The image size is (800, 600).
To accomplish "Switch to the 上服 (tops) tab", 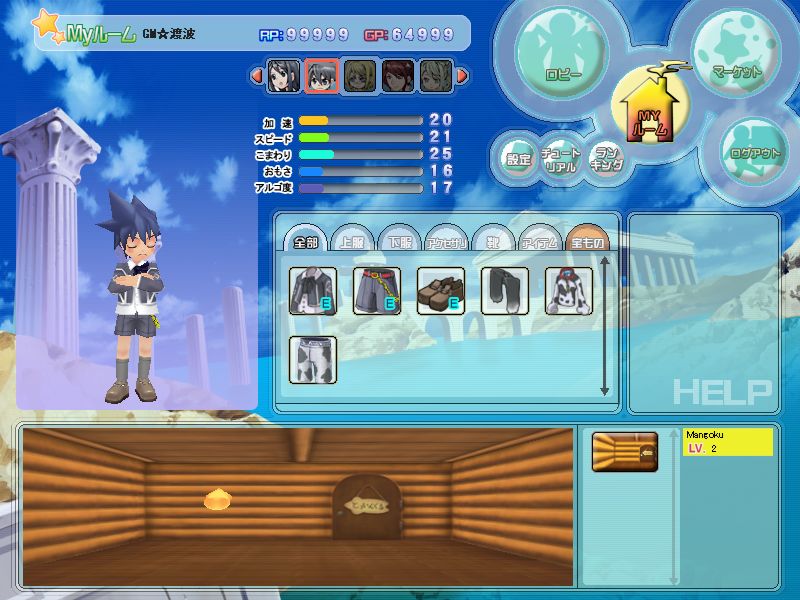I will click(x=351, y=240).
